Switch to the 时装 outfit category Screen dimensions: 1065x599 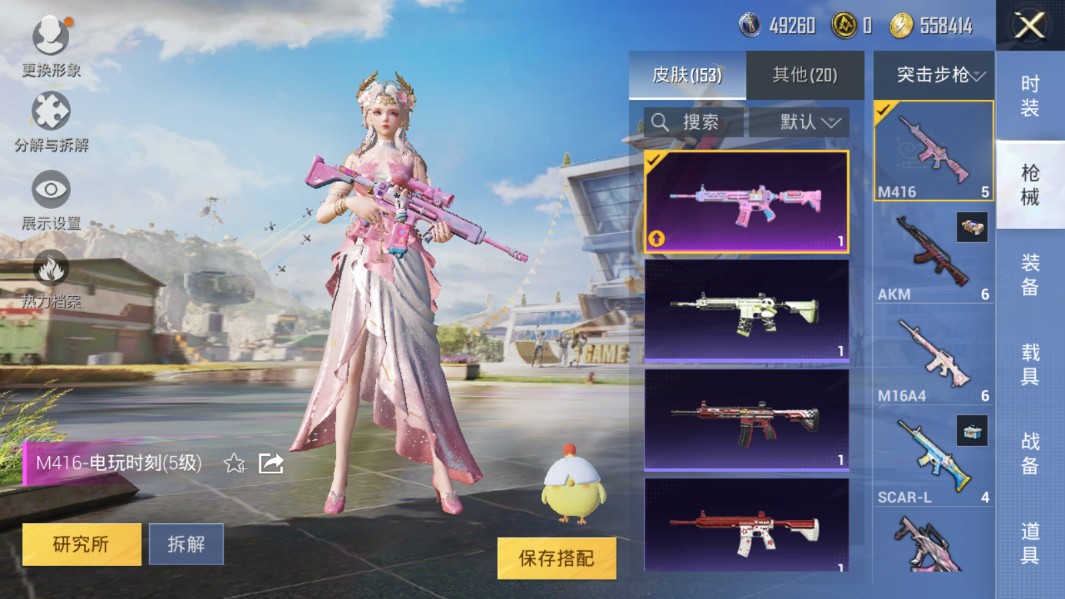tap(1030, 96)
